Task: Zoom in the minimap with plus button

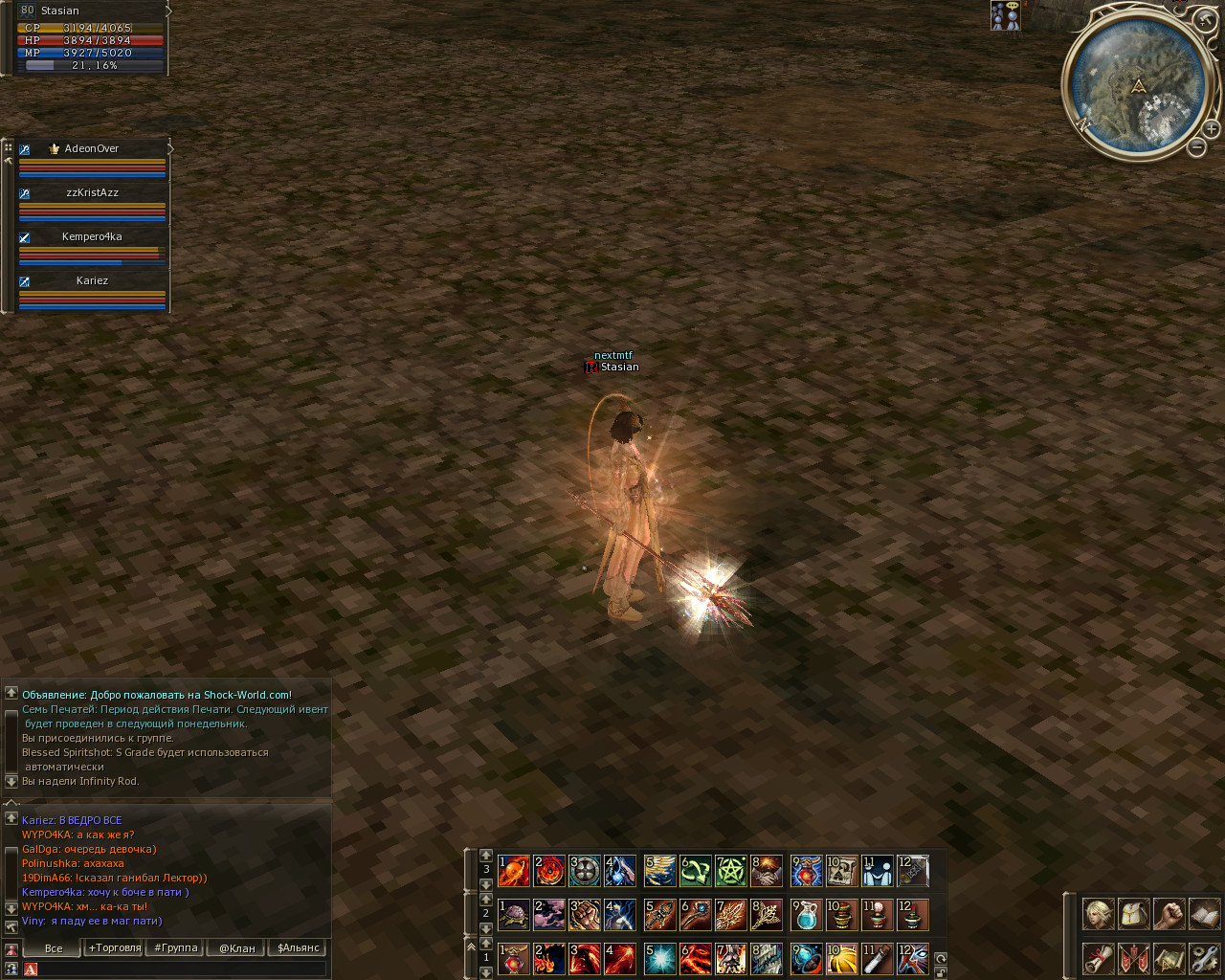Action: click(1211, 129)
